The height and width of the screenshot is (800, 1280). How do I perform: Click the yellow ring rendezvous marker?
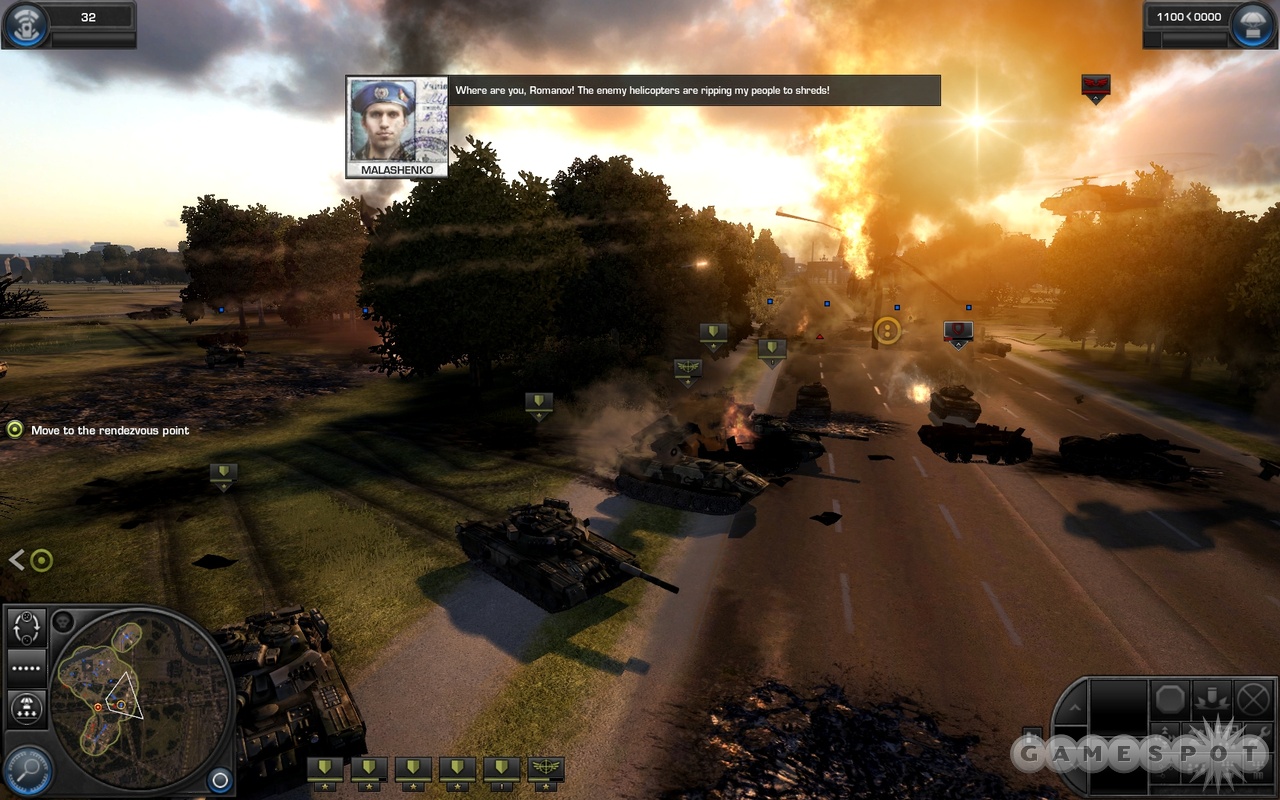click(x=887, y=330)
